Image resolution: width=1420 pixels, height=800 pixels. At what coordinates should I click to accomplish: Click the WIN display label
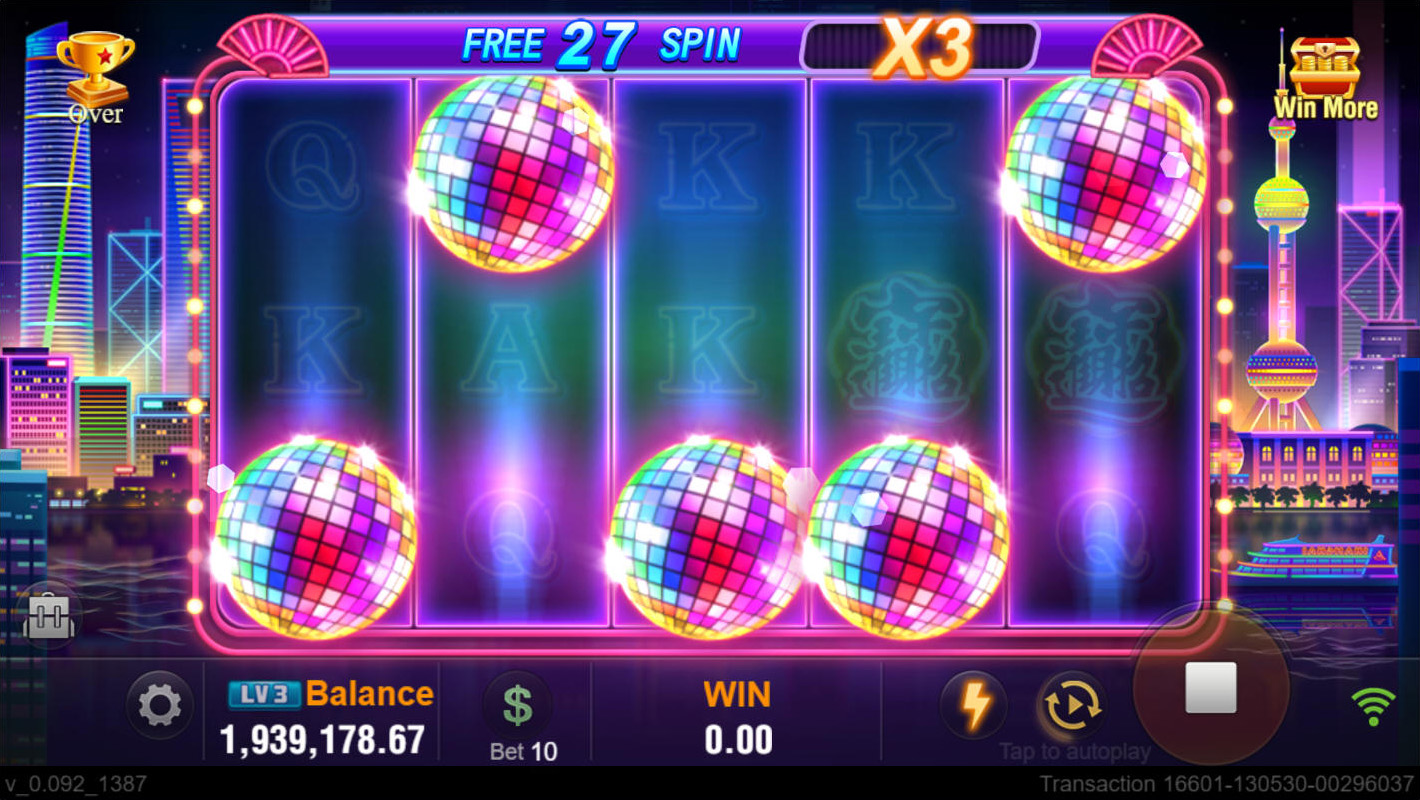pos(736,694)
